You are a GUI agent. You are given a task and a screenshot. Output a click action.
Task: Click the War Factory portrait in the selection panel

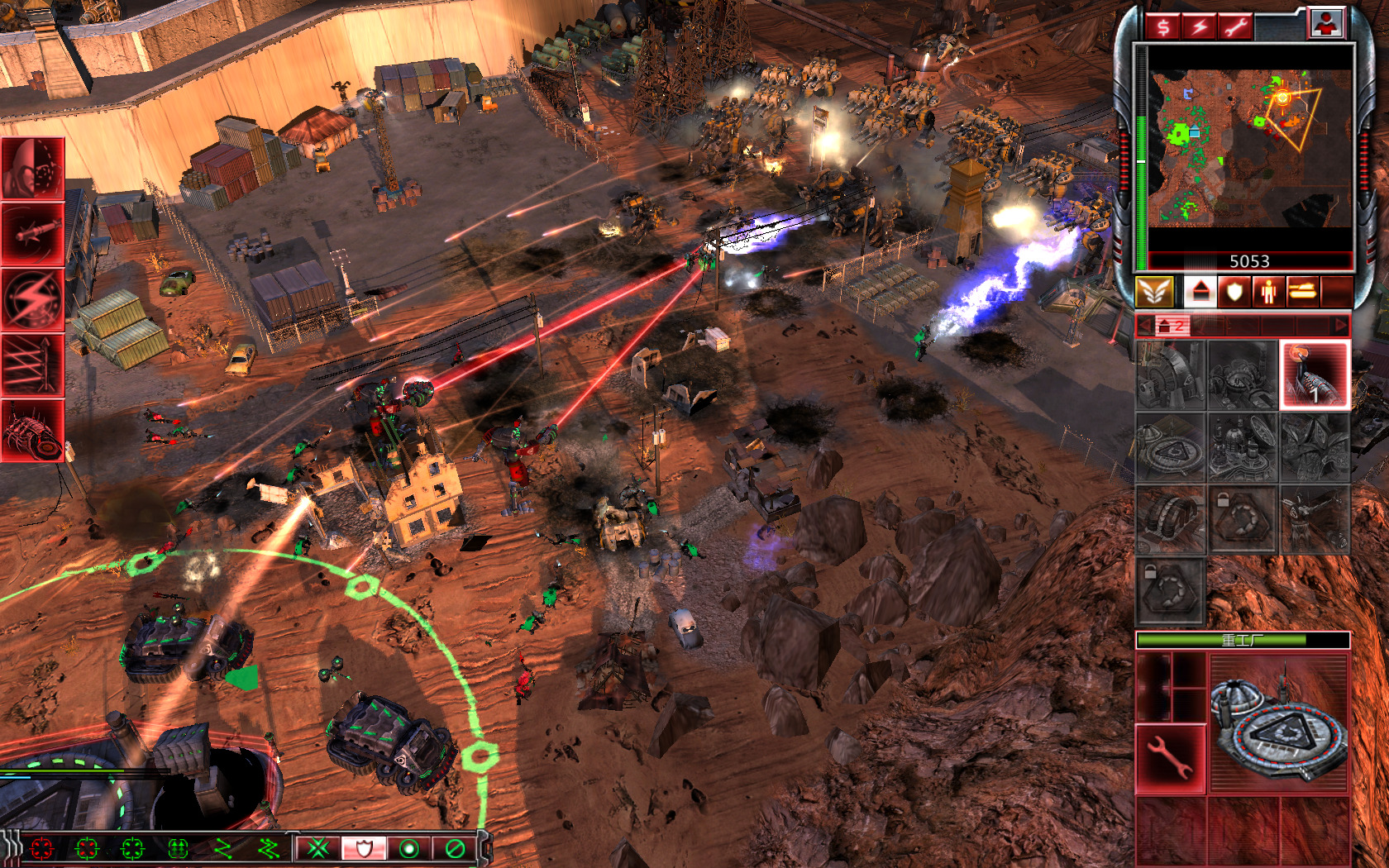pyautogui.click(x=1279, y=724)
